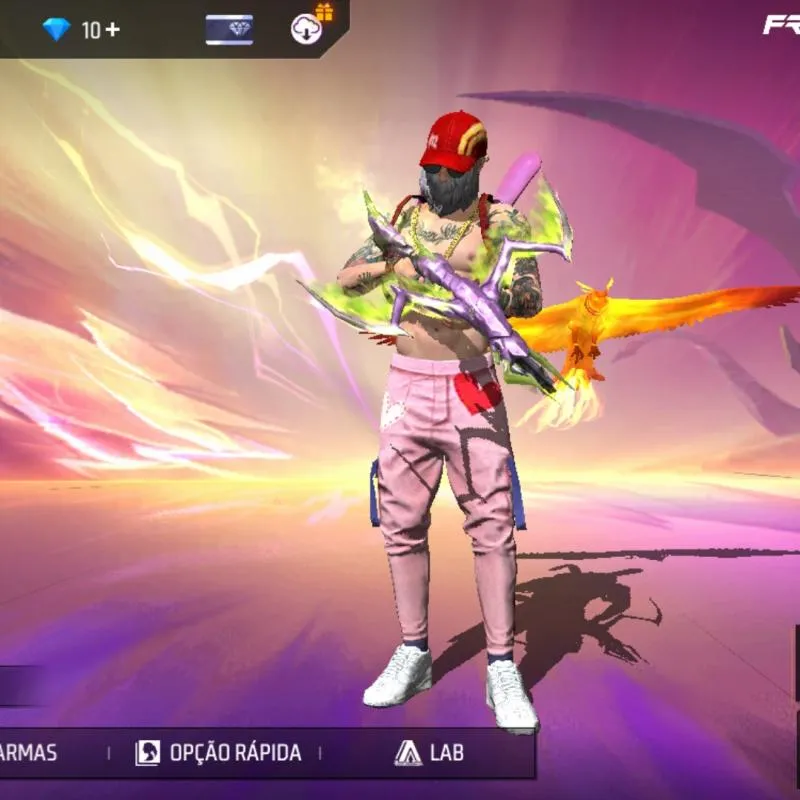Add diamonds with the plus button

(112, 30)
